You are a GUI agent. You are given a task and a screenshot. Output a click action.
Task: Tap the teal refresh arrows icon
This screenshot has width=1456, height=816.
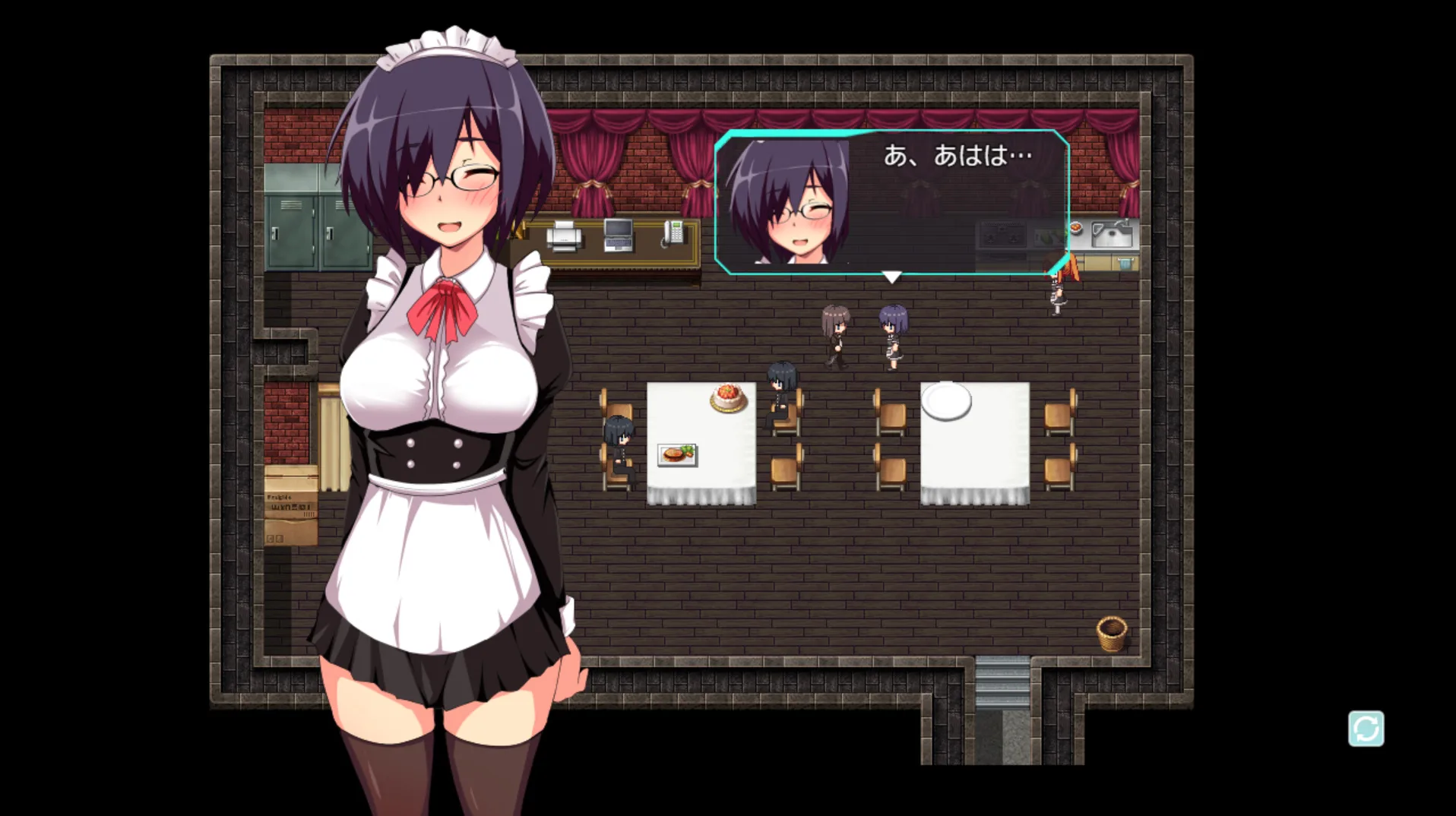tap(1366, 729)
